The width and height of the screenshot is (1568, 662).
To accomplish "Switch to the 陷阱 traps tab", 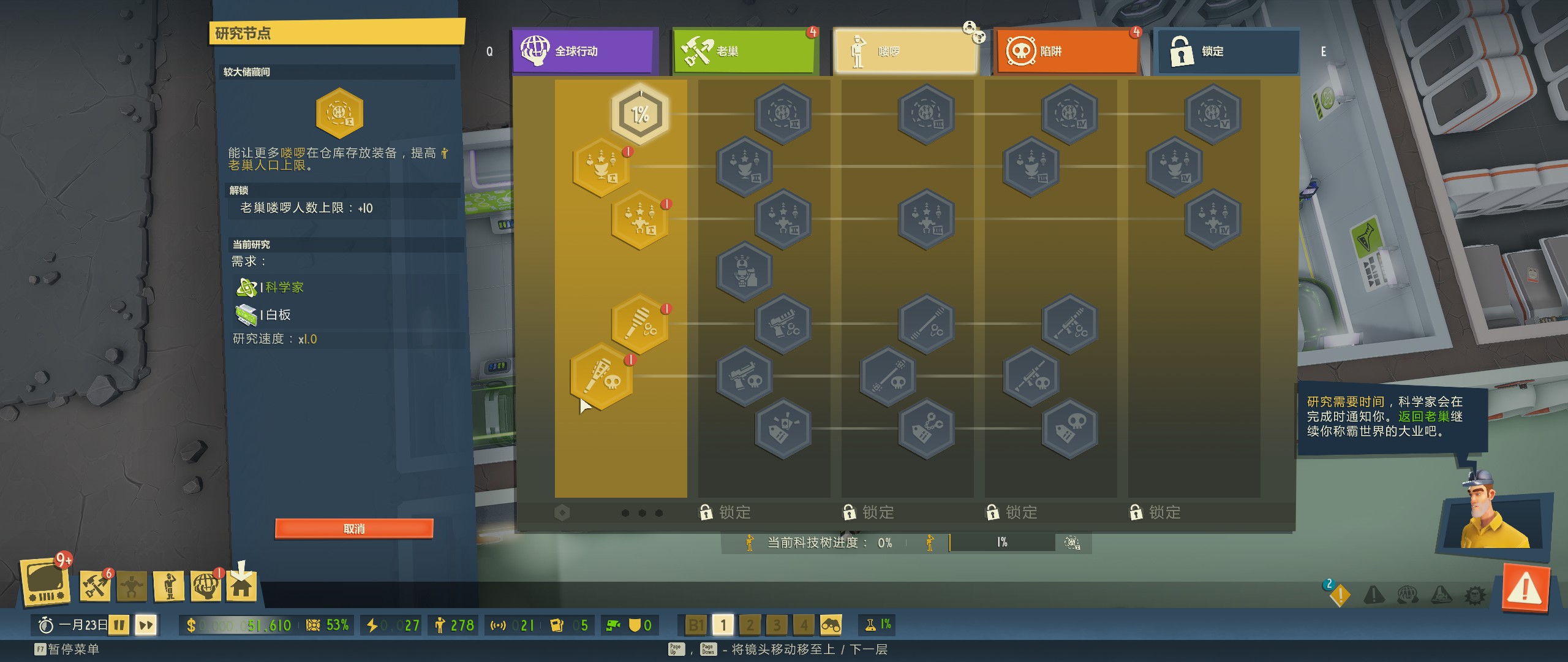I will (x=1066, y=51).
